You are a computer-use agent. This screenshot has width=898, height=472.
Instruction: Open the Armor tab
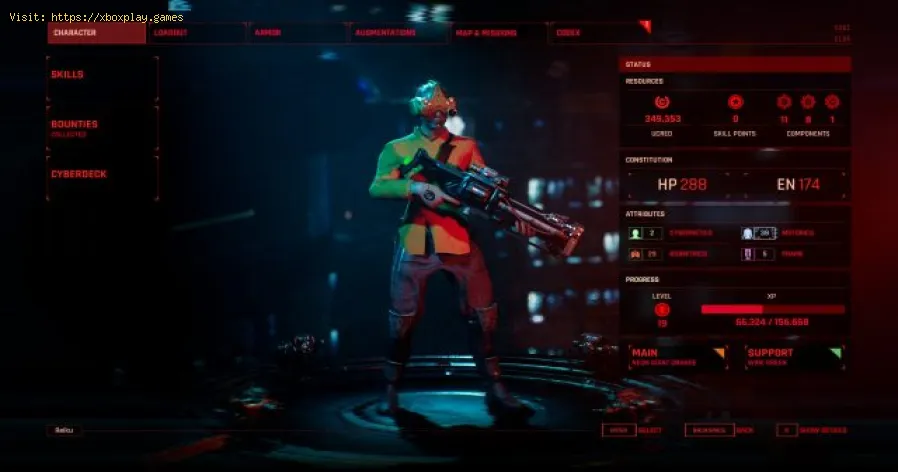click(x=297, y=33)
